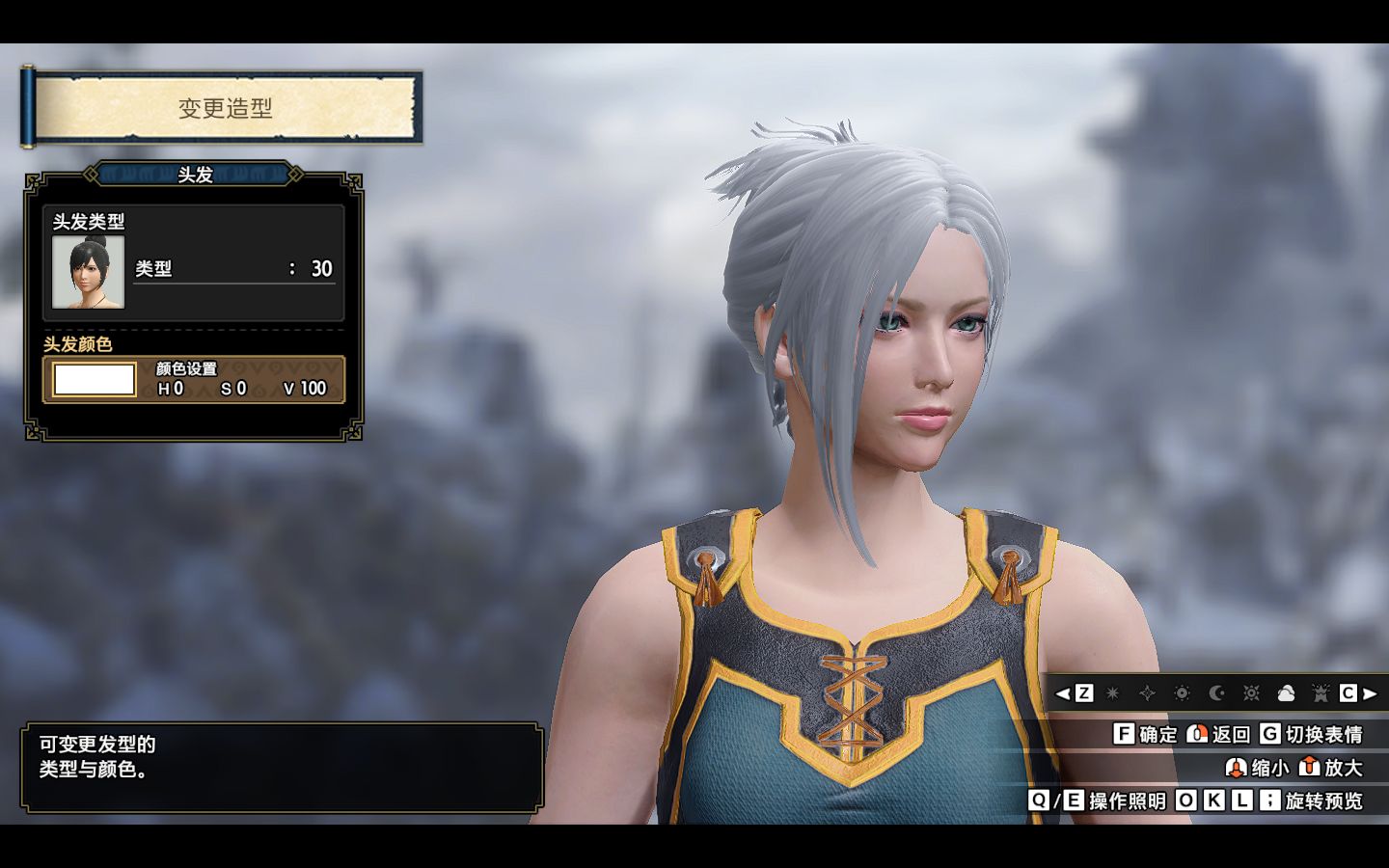Select the four-point sparkle lighting icon
The height and width of the screenshot is (868, 1389).
(x=1148, y=693)
